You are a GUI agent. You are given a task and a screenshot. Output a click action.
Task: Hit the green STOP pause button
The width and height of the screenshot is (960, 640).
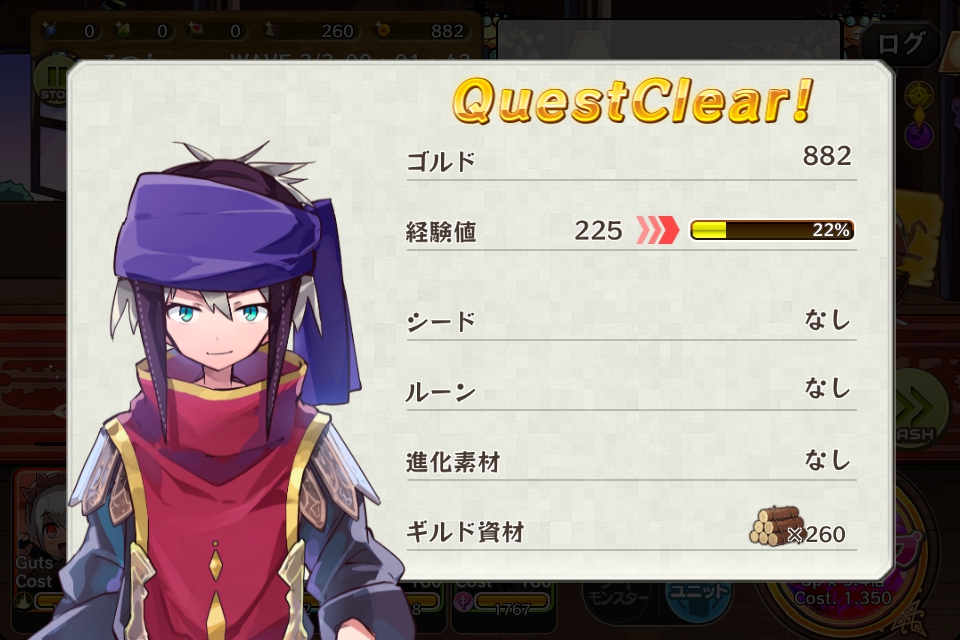tap(53, 80)
